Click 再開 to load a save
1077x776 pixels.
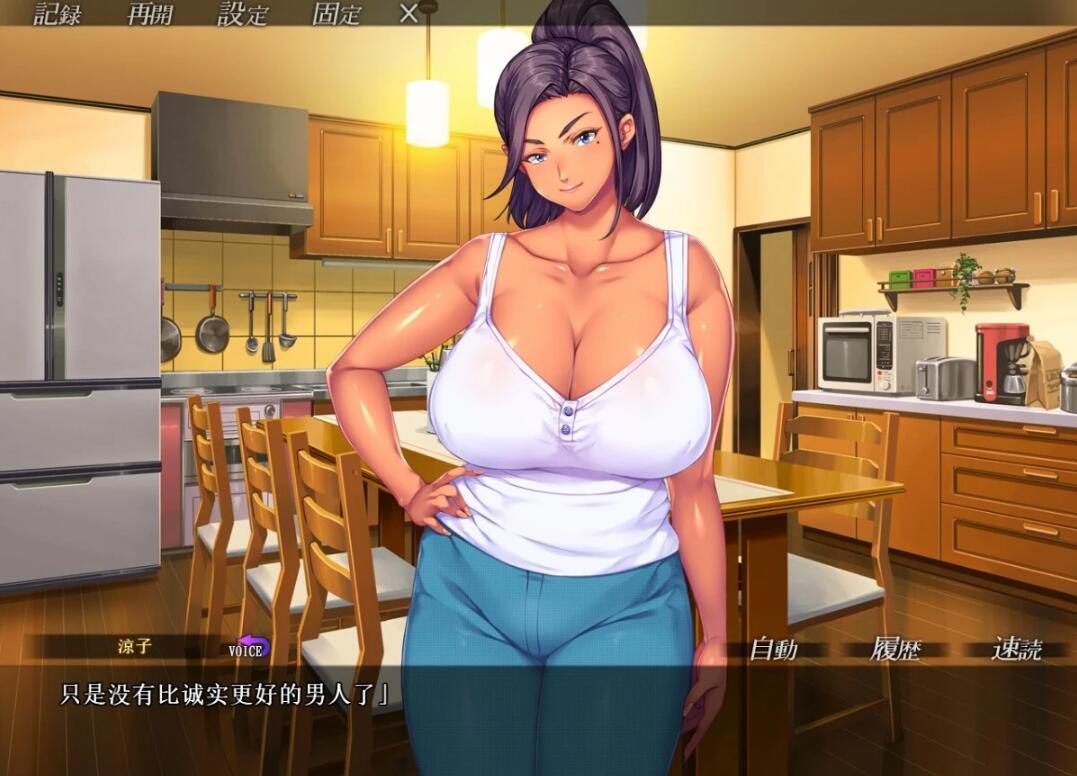pyautogui.click(x=150, y=14)
